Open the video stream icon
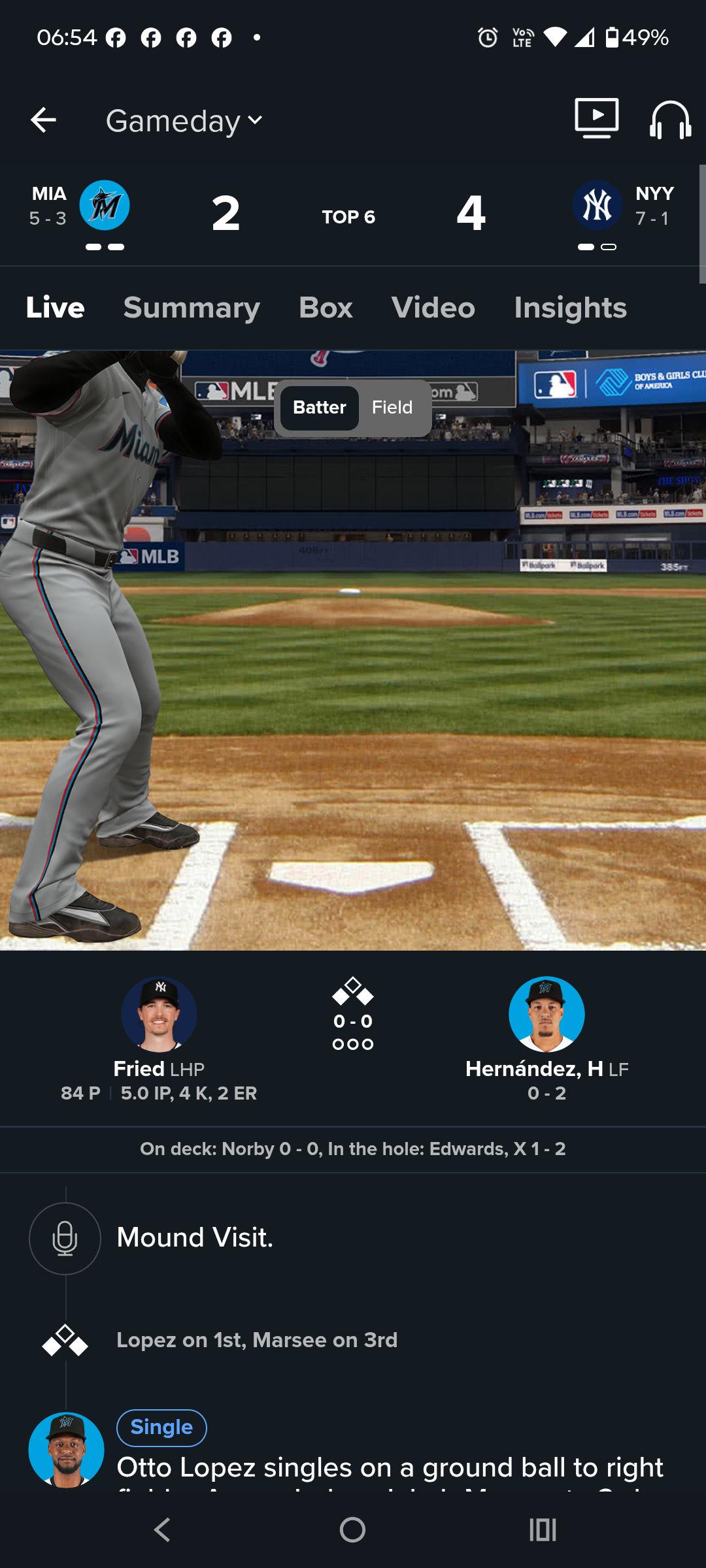Image resolution: width=706 pixels, height=1568 pixels. pyautogui.click(x=596, y=118)
